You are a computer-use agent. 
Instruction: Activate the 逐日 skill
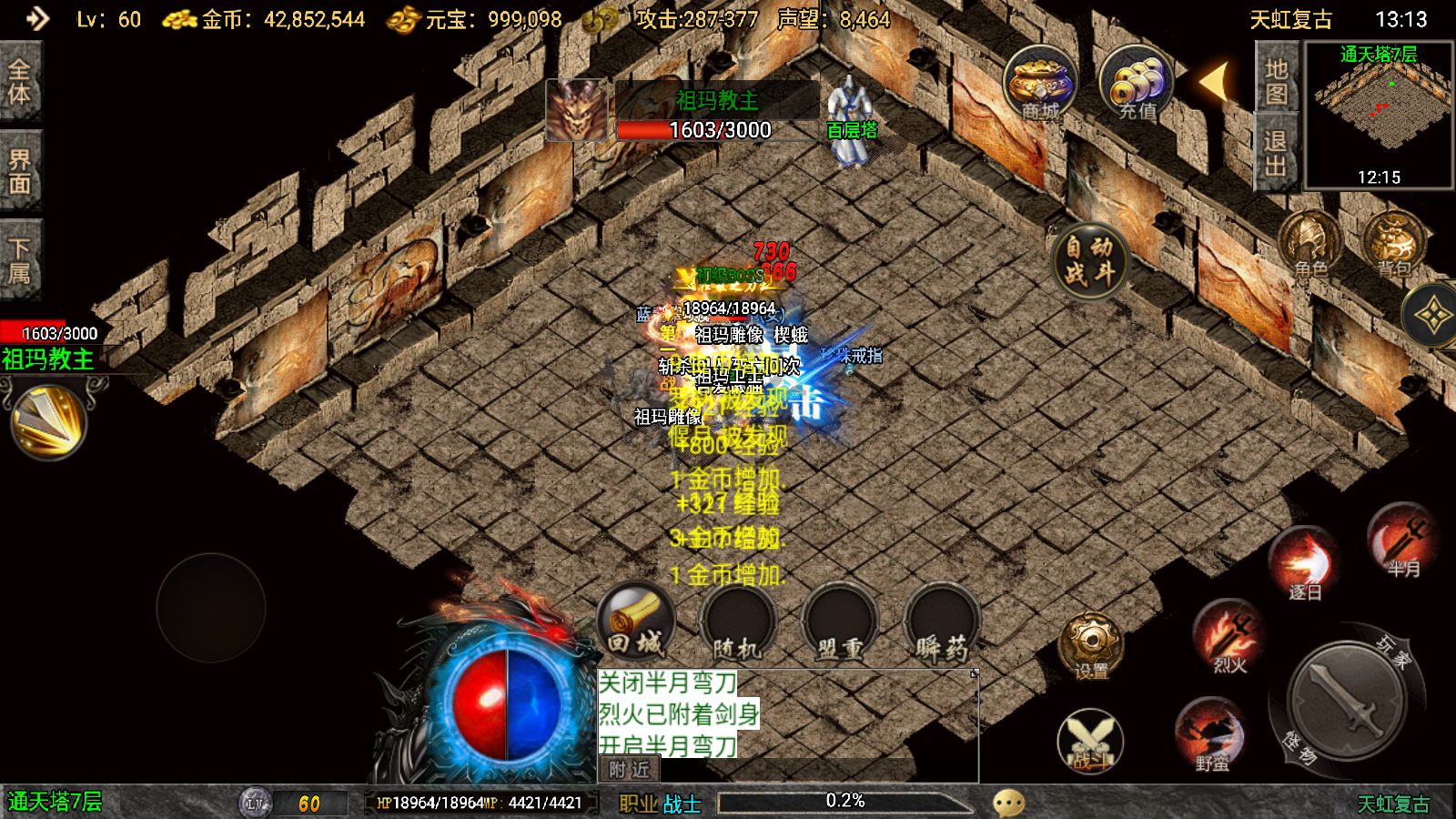tap(1304, 563)
